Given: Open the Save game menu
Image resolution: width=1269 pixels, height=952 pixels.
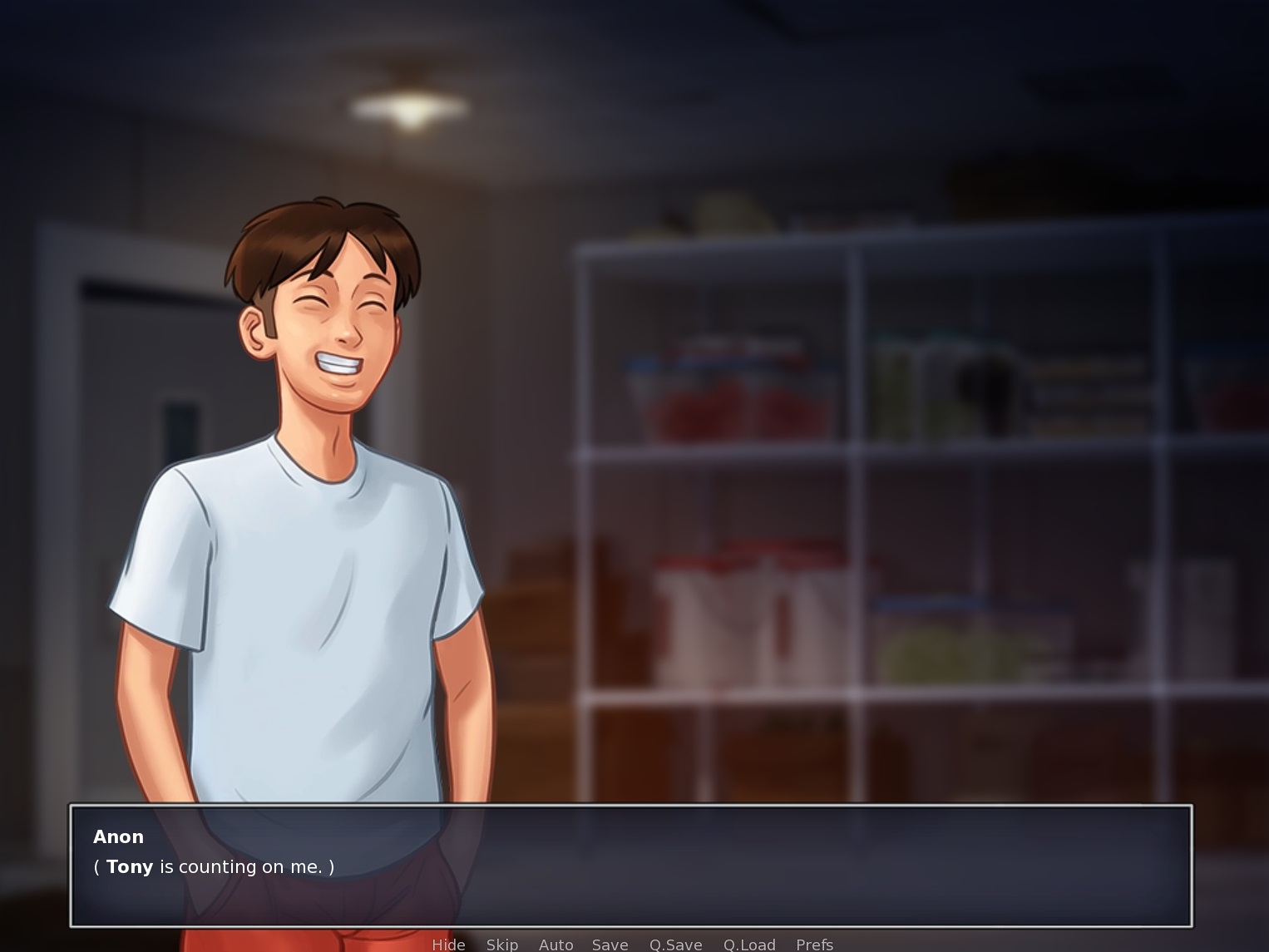Looking at the screenshot, I should tap(610, 945).
